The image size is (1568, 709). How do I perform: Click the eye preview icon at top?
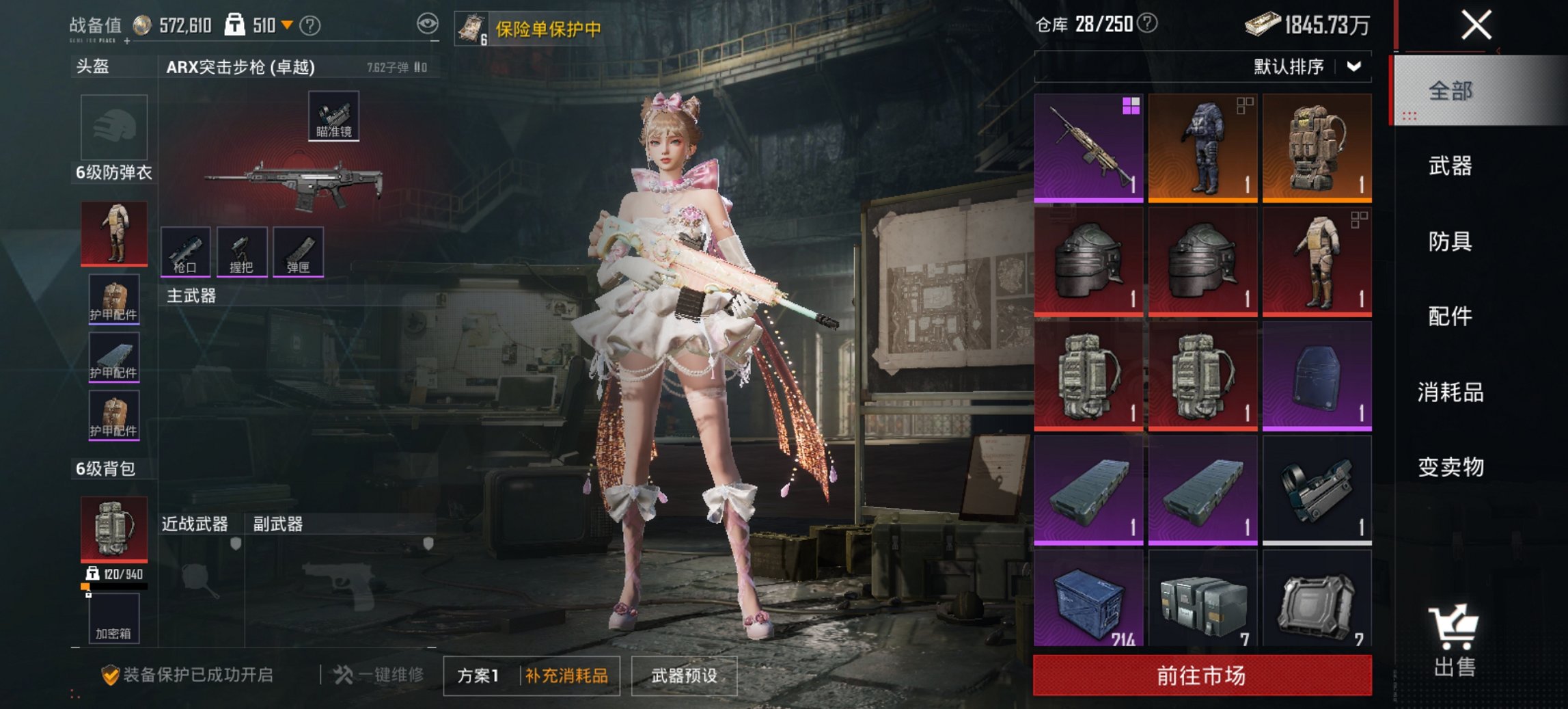click(x=427, y=23)
